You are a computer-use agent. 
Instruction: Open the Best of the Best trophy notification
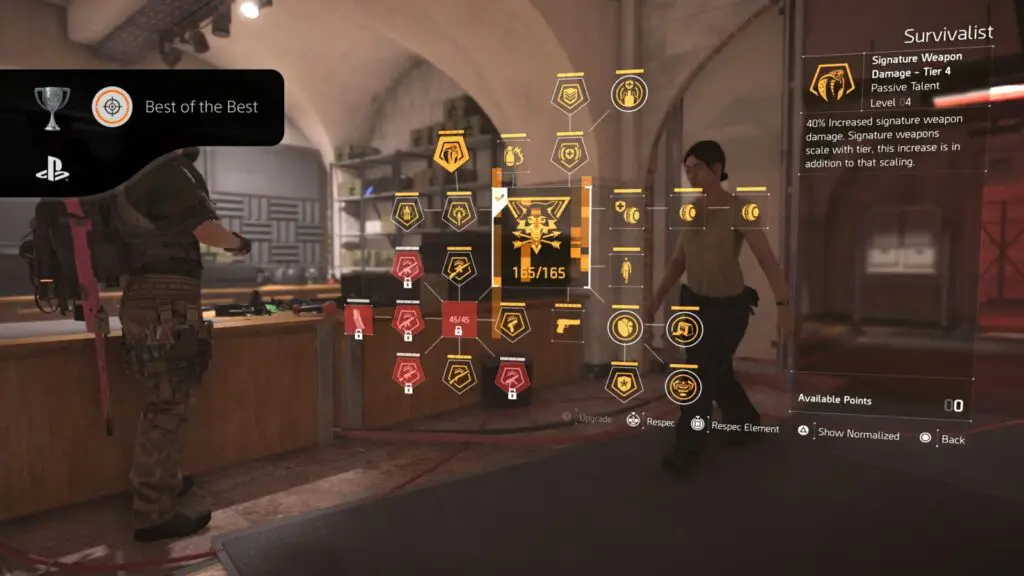point(142,107)
